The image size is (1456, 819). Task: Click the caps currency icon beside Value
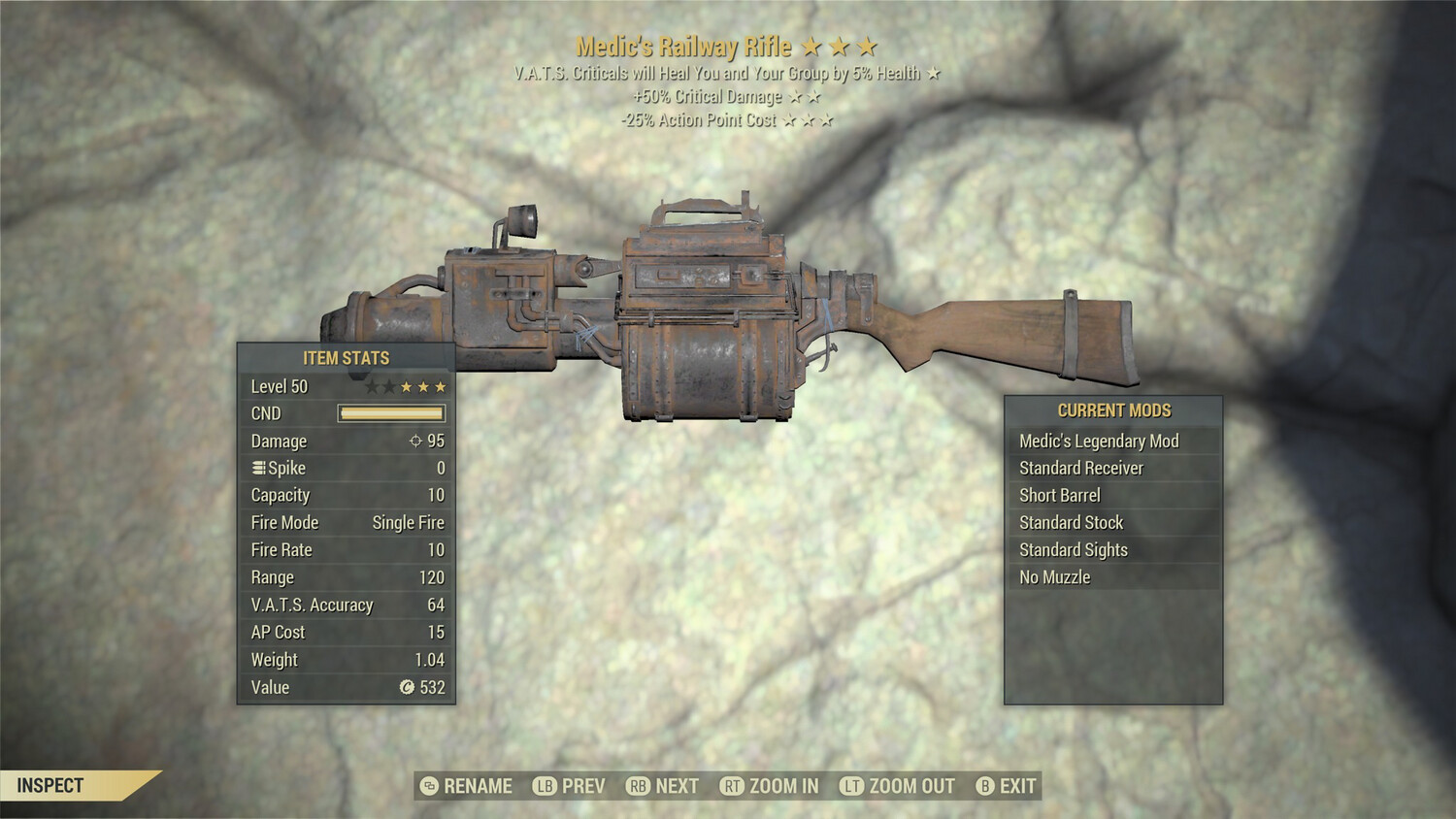pos(408,688)
